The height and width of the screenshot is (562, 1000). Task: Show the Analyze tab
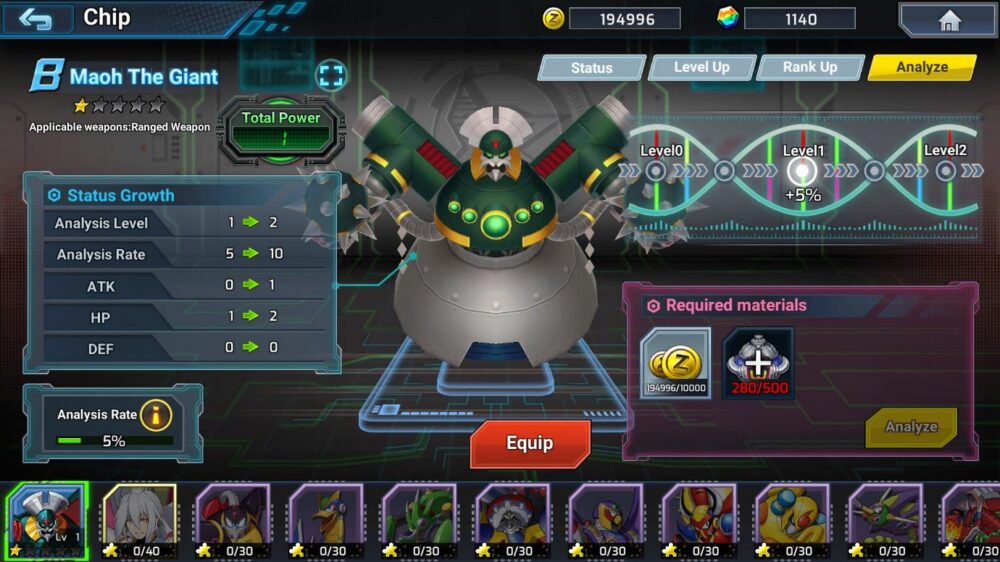921,67
